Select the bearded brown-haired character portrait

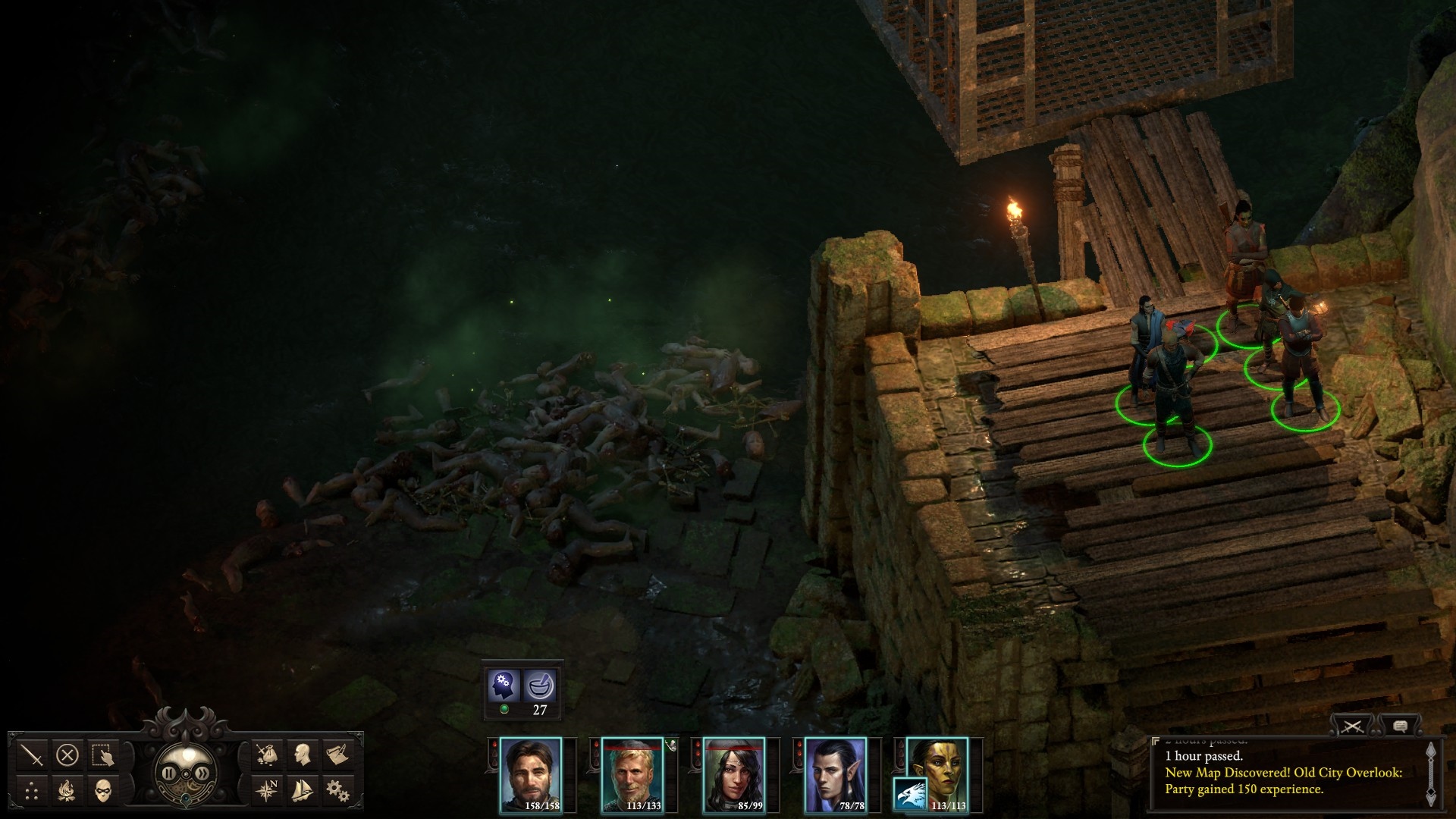(x=531, y=773)
